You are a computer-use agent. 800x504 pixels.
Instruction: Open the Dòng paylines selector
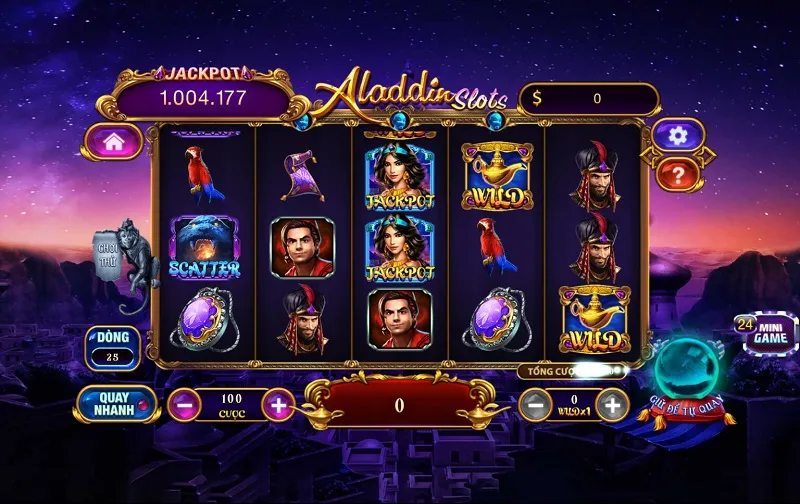[112, 346]
